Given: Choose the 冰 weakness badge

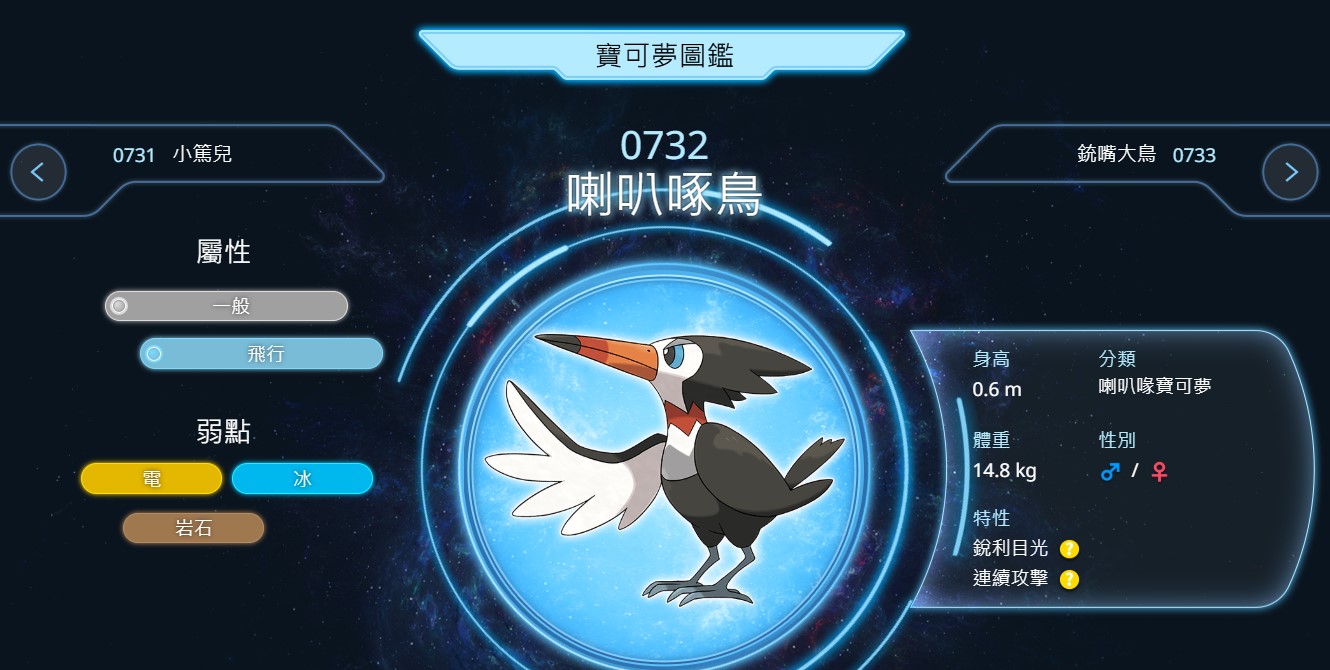Looking at the screenshot, I should point(302,479).
